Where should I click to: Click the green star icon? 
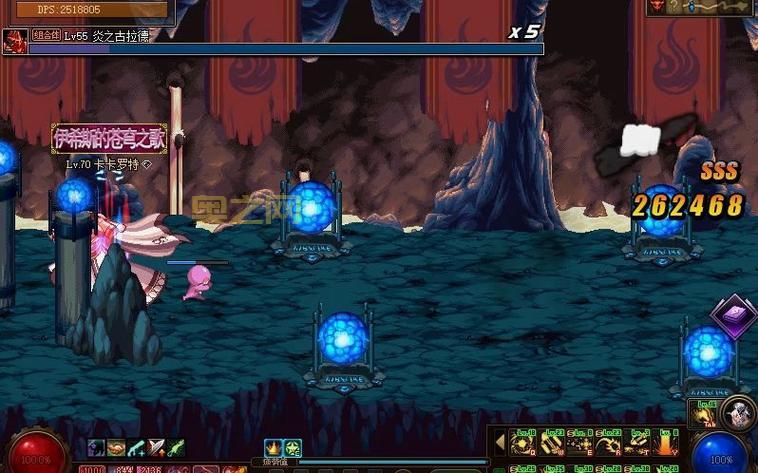tap(292, 448)
